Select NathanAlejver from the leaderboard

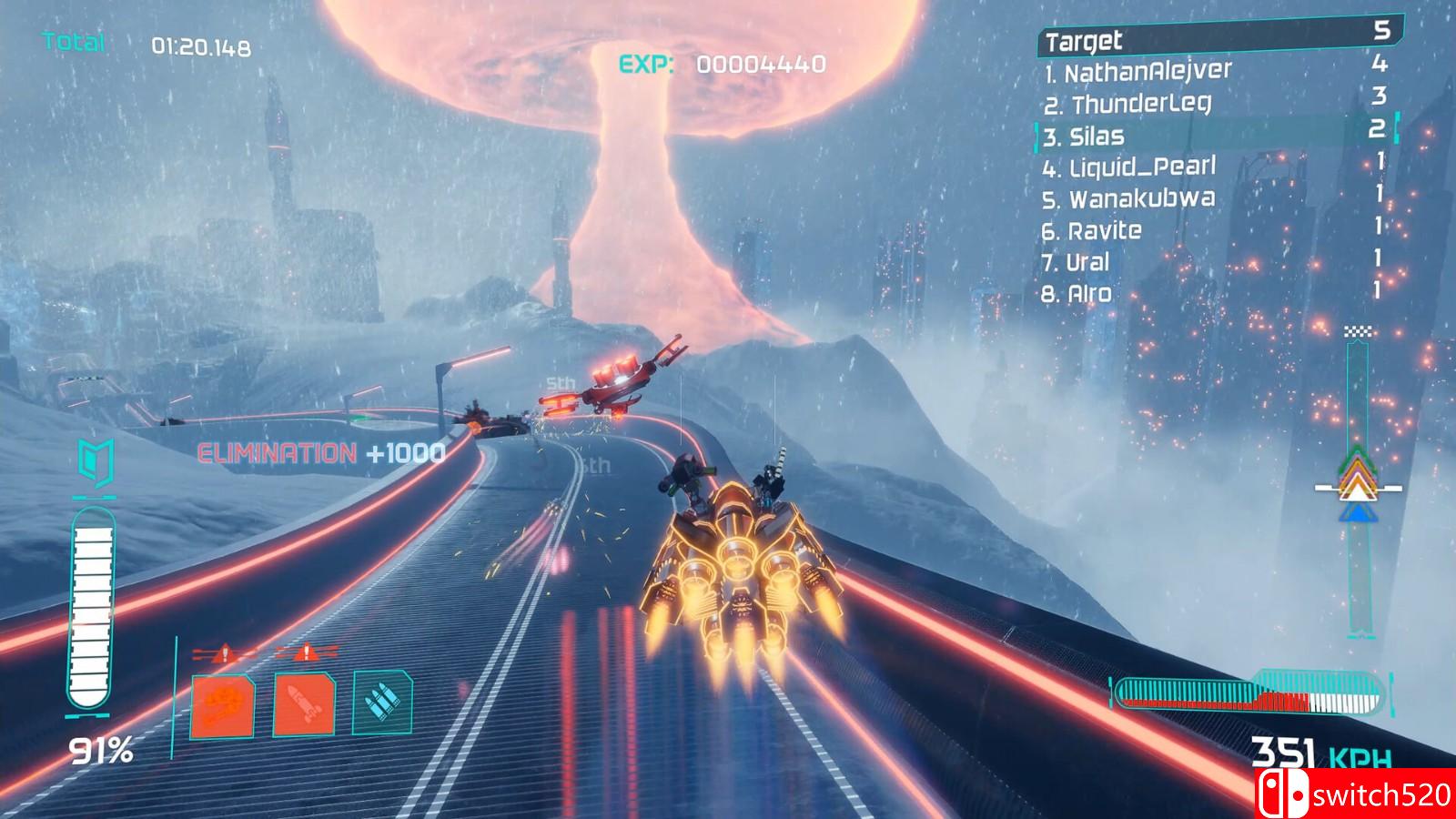click(1137, 70)
